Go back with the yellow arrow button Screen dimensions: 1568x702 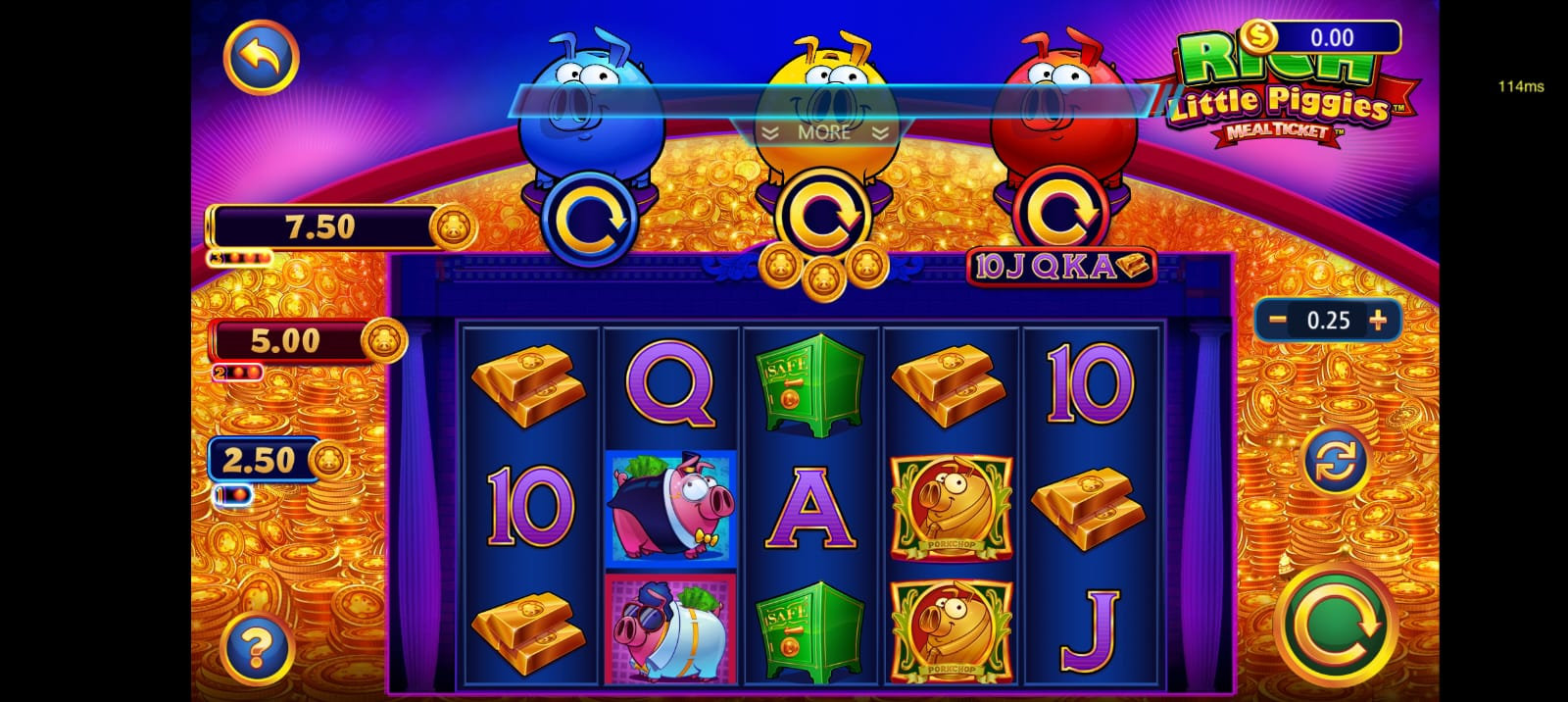[261, 57]
